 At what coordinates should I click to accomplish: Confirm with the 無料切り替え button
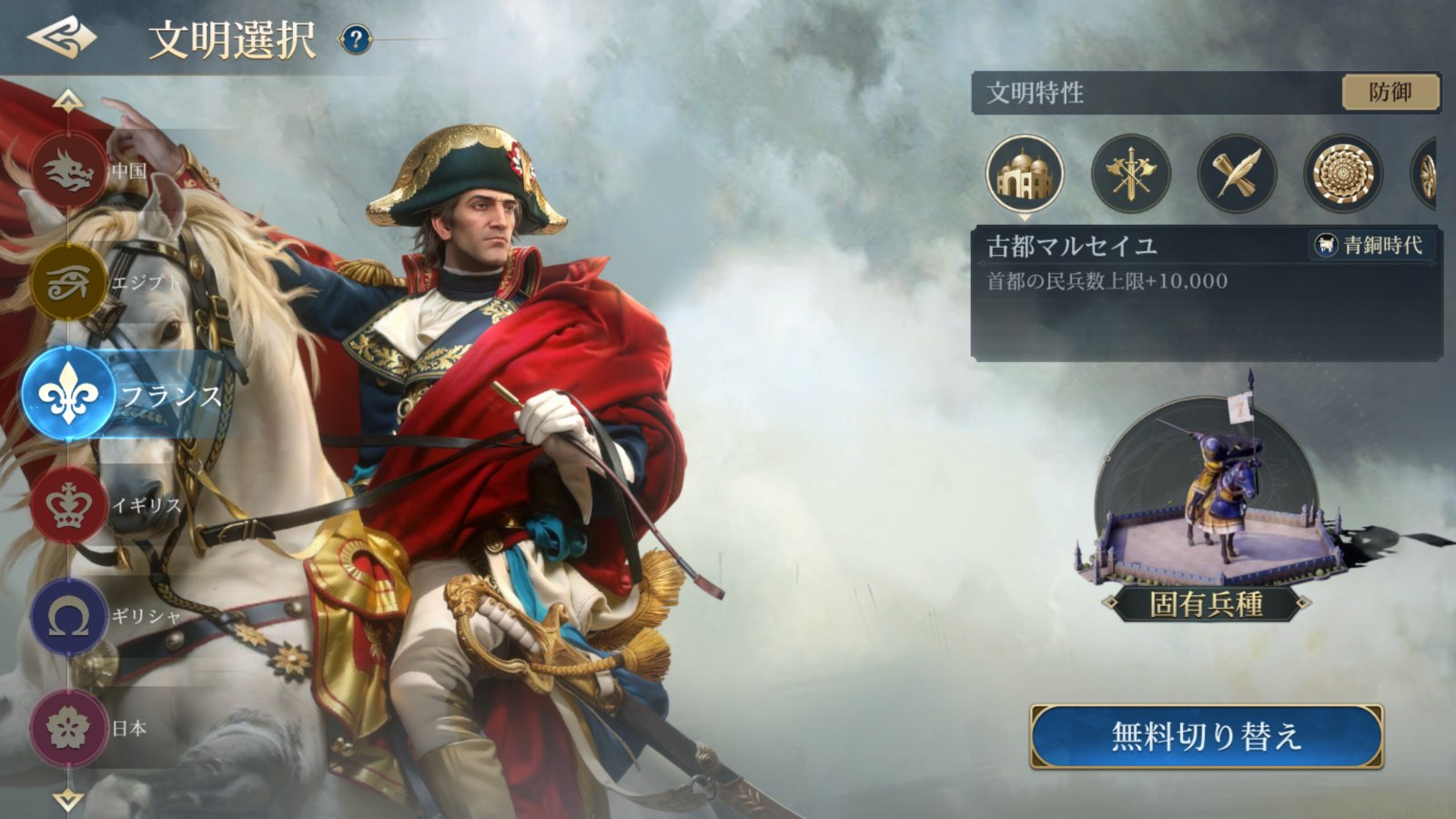tap(1207, 736)
